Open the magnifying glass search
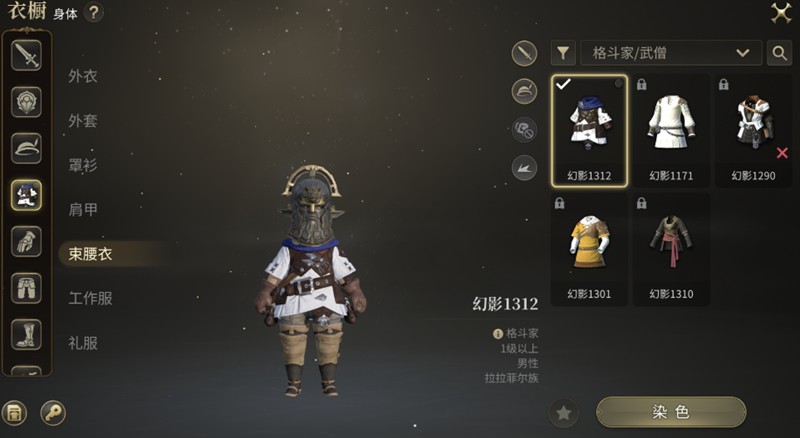This screenshot has width=800, height=438. [779, 53]
